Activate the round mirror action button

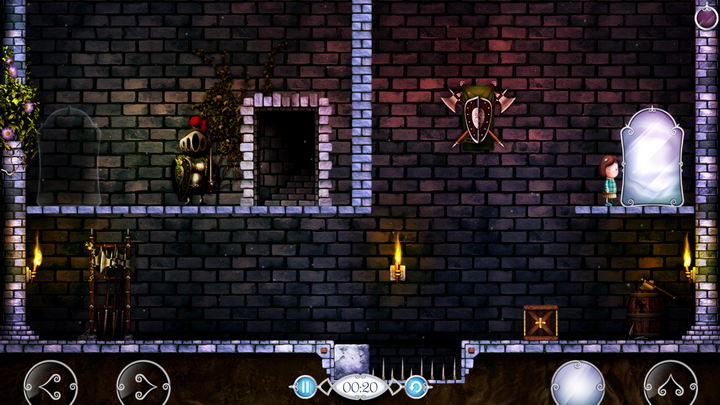pyautogui.click(x=578, y=385)
